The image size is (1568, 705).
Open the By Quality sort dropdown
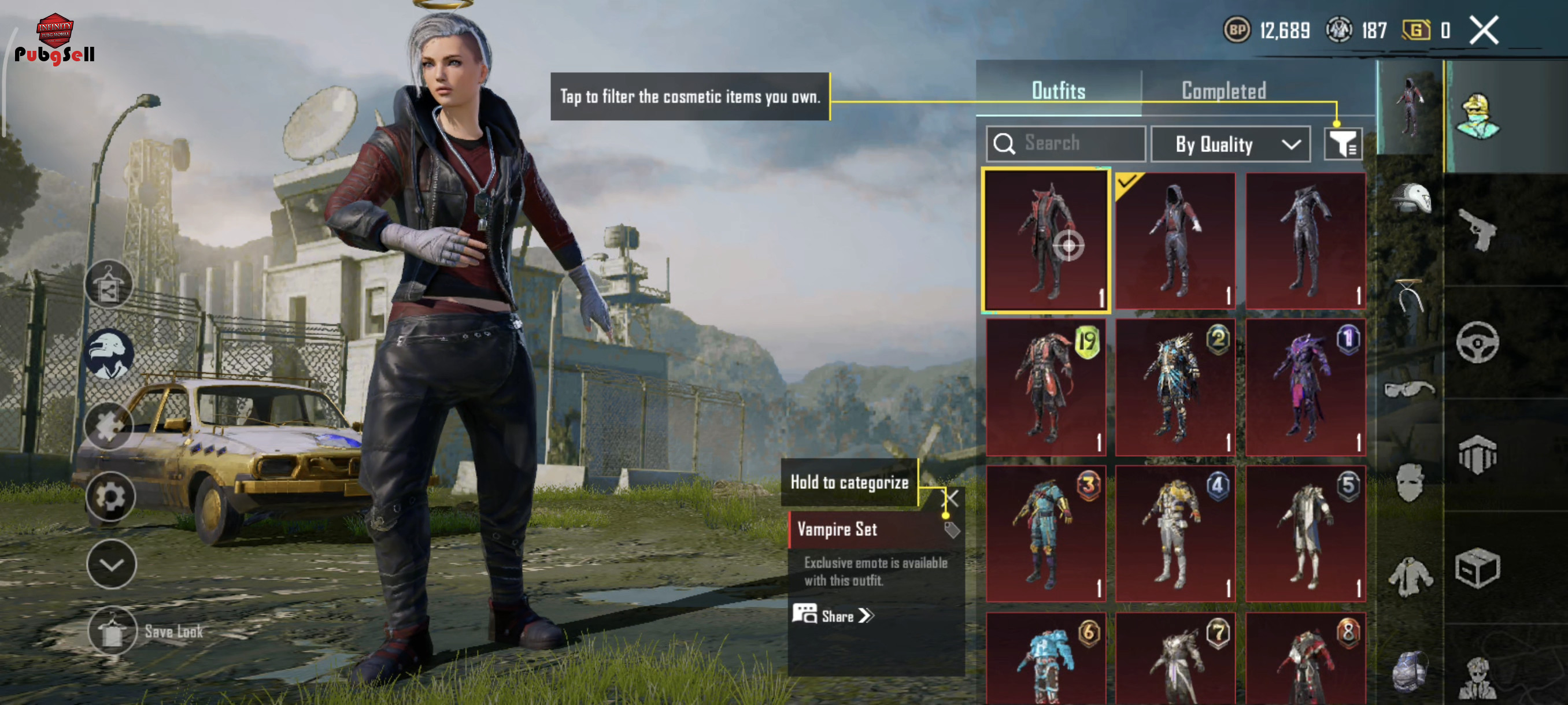[1230, 144]
